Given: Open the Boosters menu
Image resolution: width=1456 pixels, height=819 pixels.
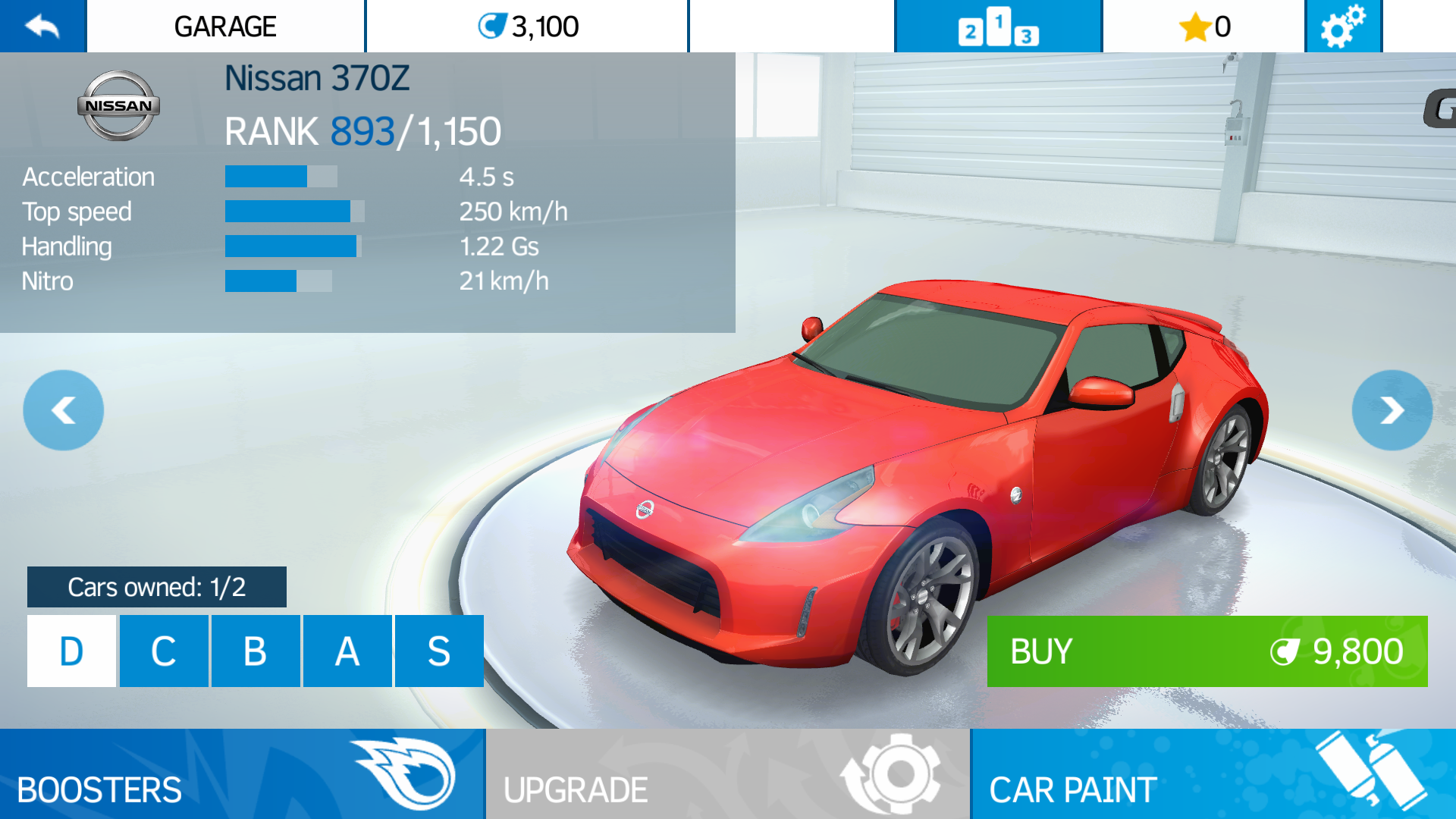Looking at the screenshot, I should click(x=242, y=774).
